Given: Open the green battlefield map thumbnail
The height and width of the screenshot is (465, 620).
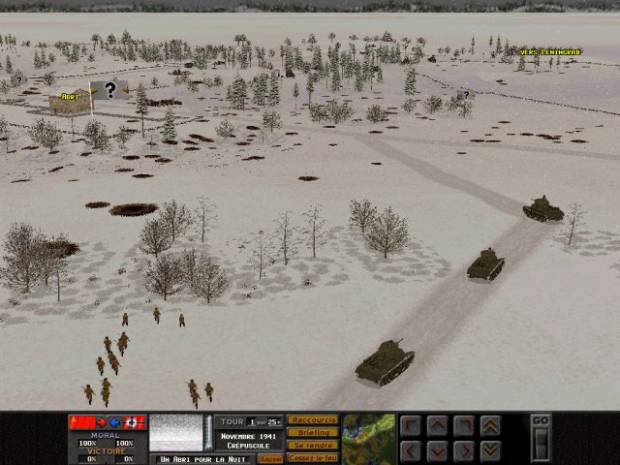Looking at the screenshot, I should 368,438.
